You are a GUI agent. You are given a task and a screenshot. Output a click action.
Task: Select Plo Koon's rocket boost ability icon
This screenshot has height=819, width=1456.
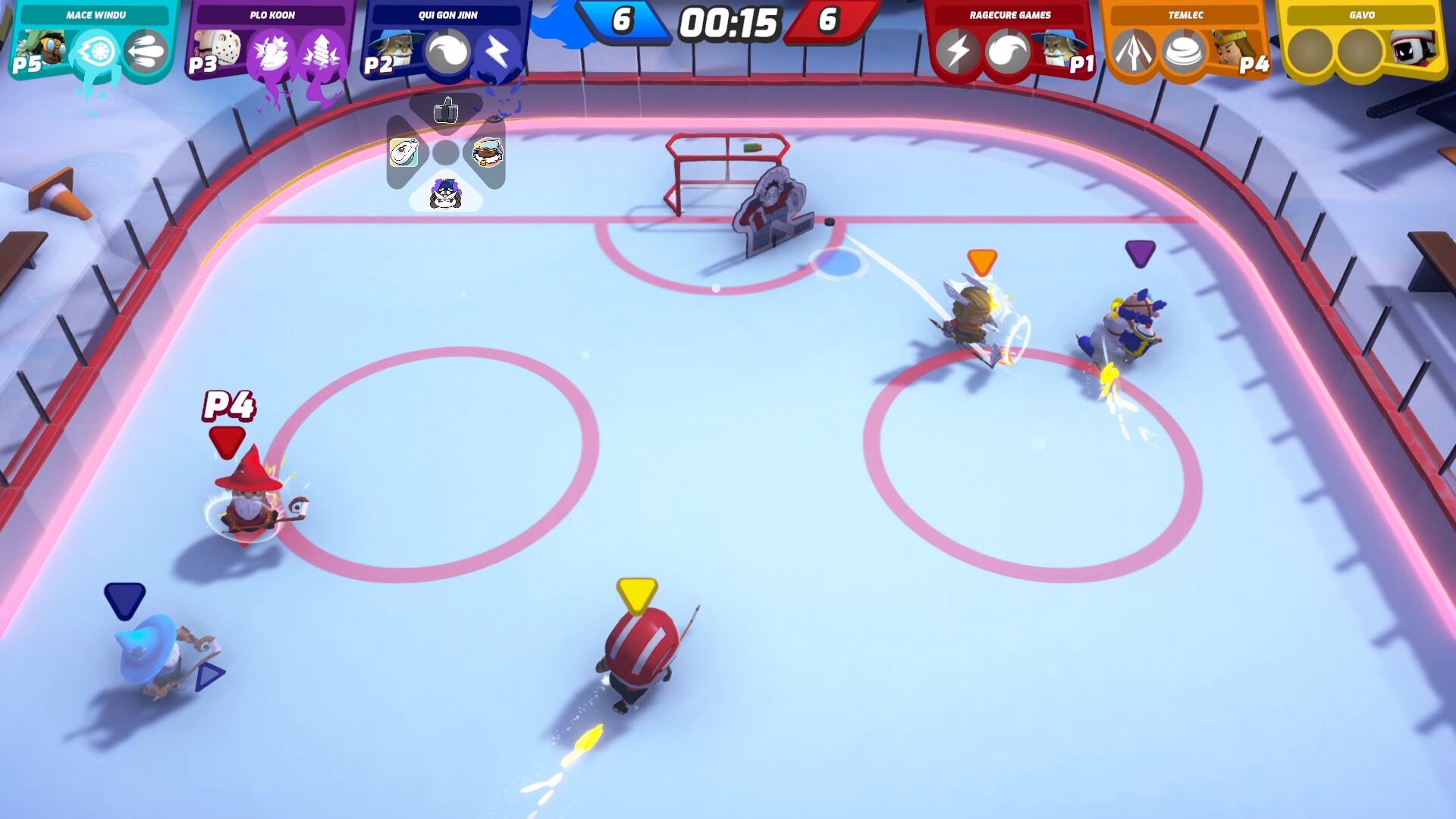click(319, 53)
